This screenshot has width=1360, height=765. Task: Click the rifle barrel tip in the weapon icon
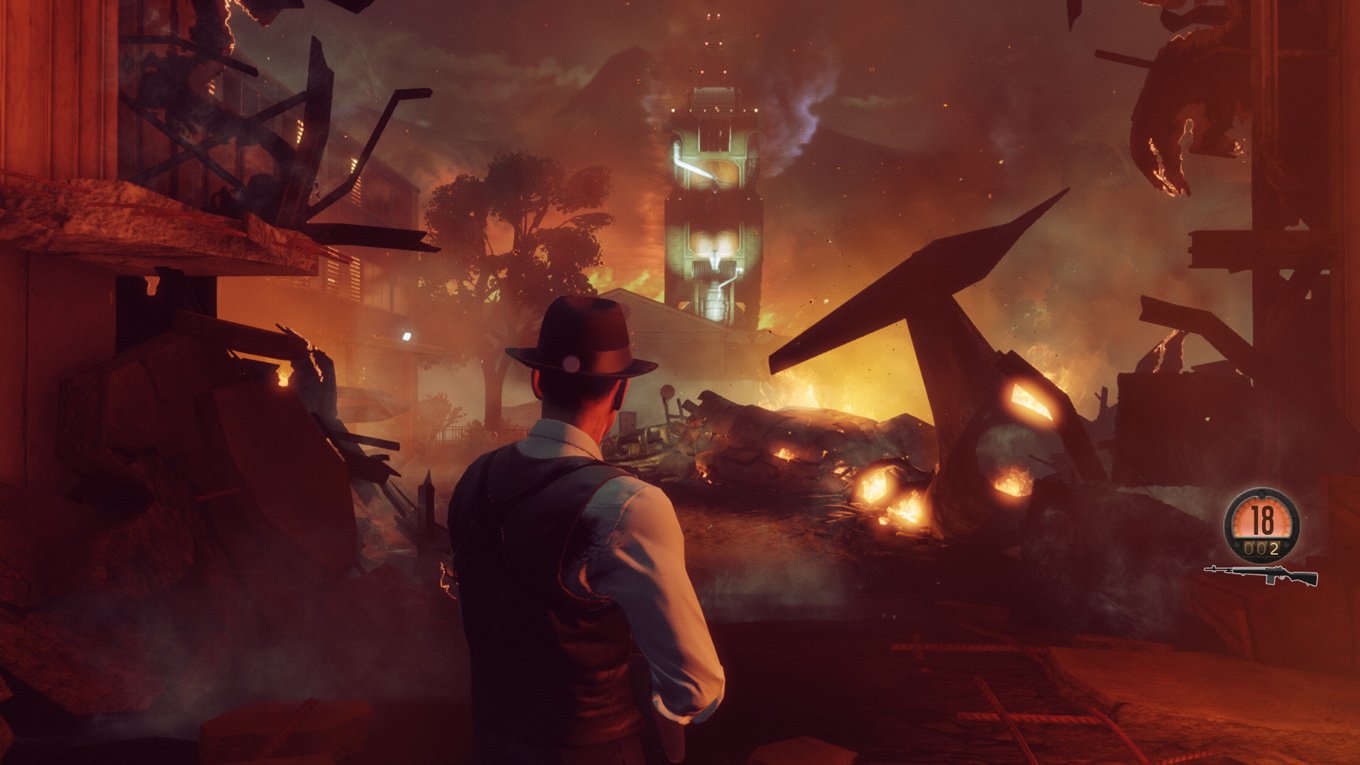pyautogui.click(x=1207, y=569)
